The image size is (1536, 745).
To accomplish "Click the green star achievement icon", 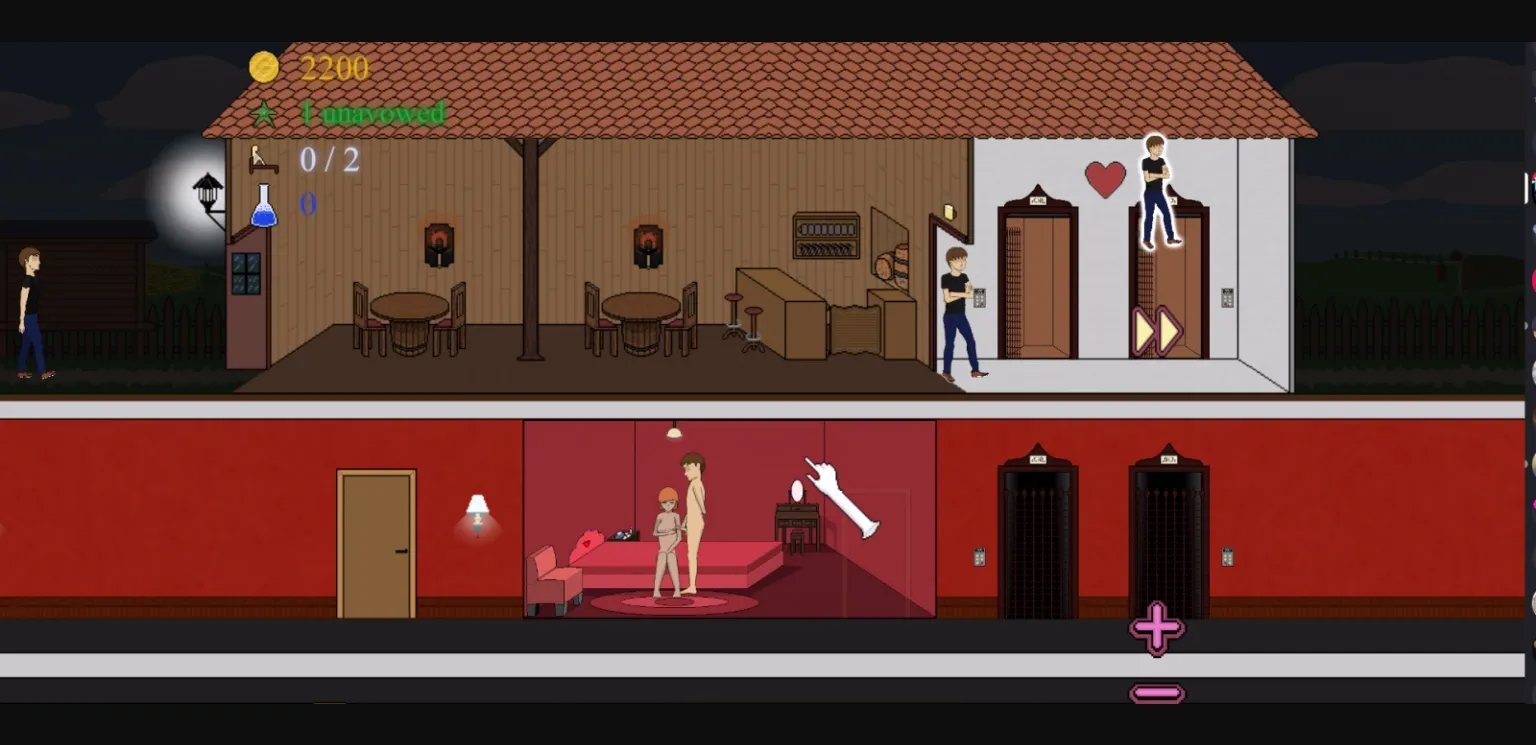I will click(x=263, y=113).
